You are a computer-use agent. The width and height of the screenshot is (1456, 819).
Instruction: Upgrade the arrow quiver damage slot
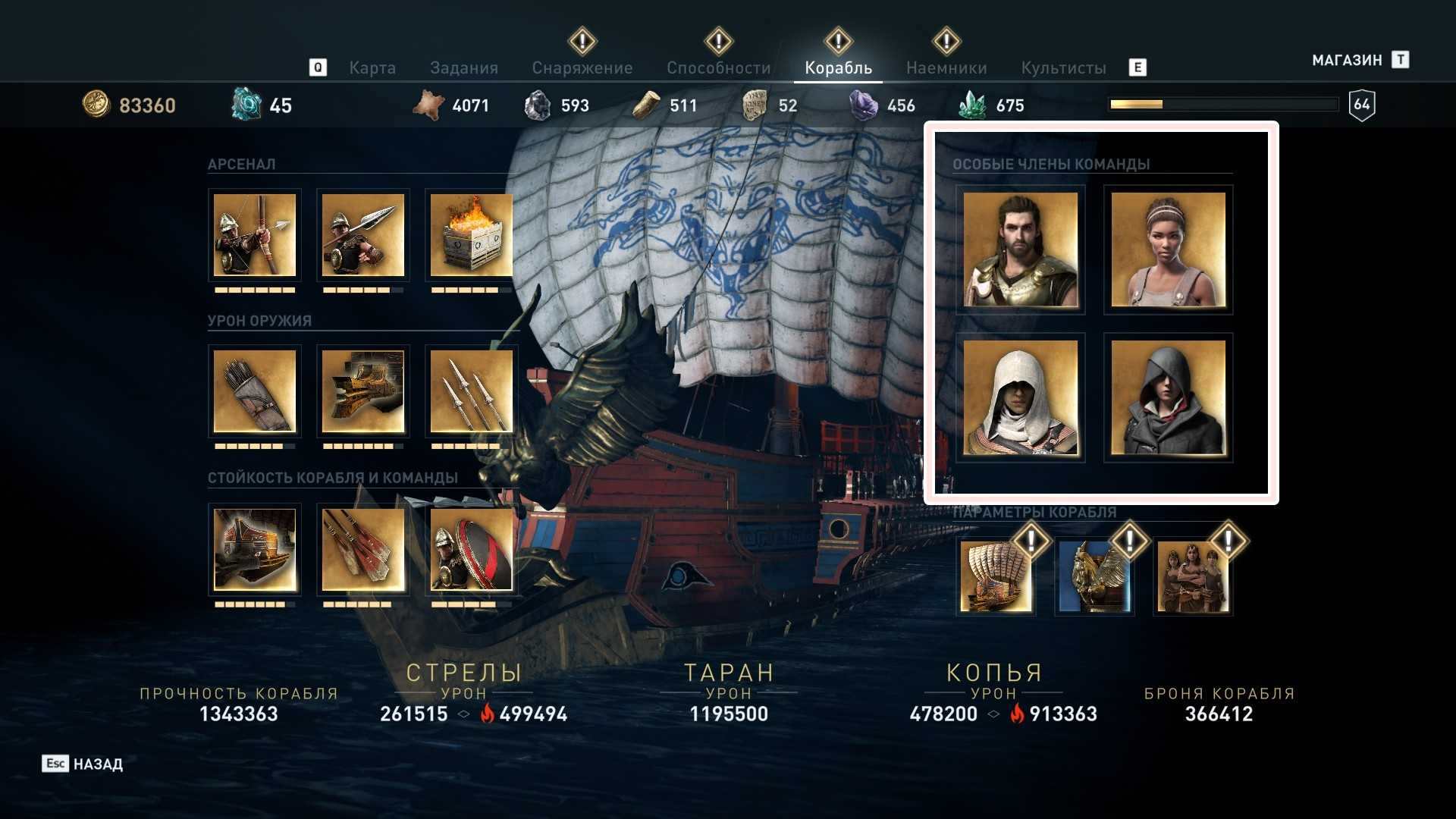point(255,391)
